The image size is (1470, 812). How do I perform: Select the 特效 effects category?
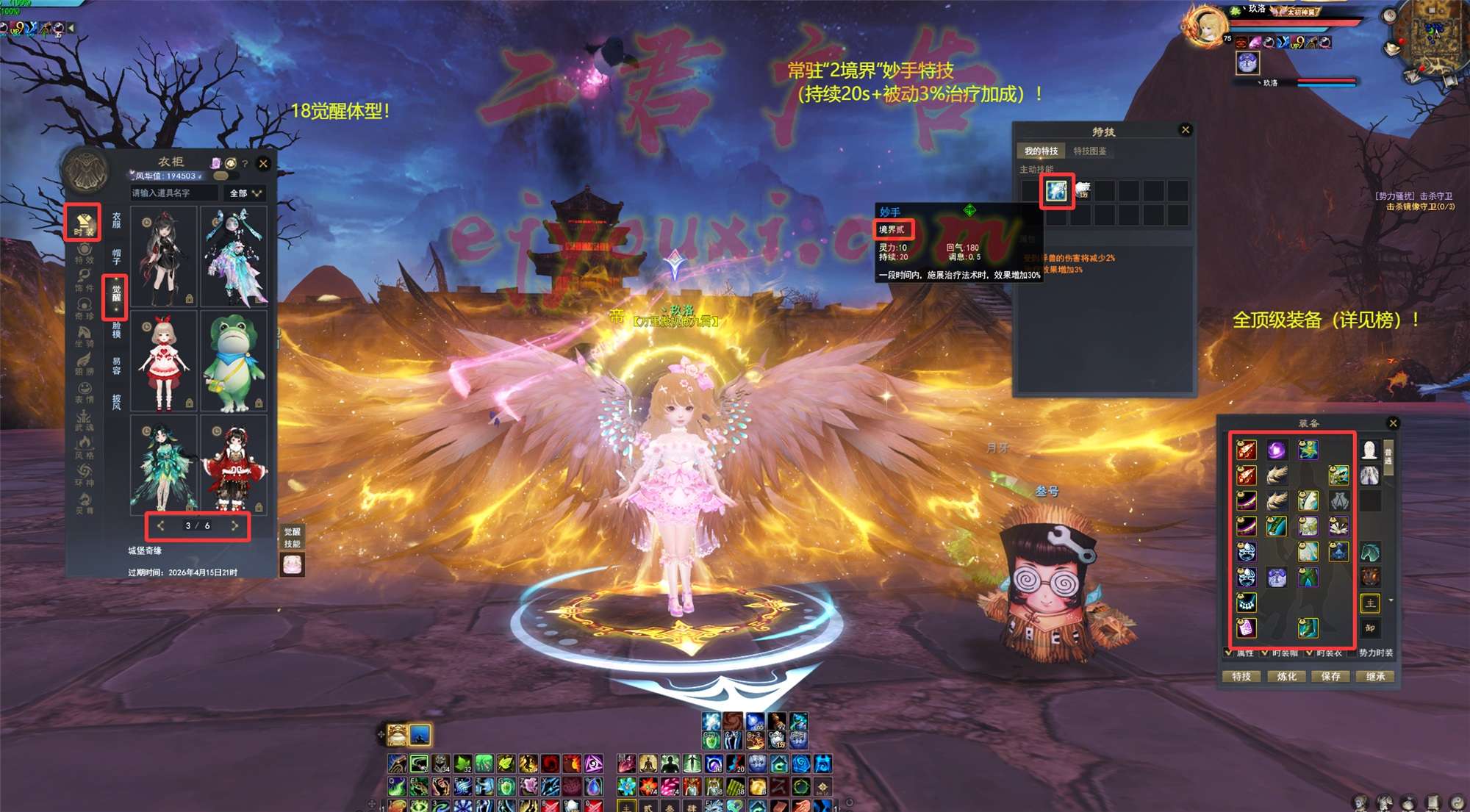(x=84, y=254)
